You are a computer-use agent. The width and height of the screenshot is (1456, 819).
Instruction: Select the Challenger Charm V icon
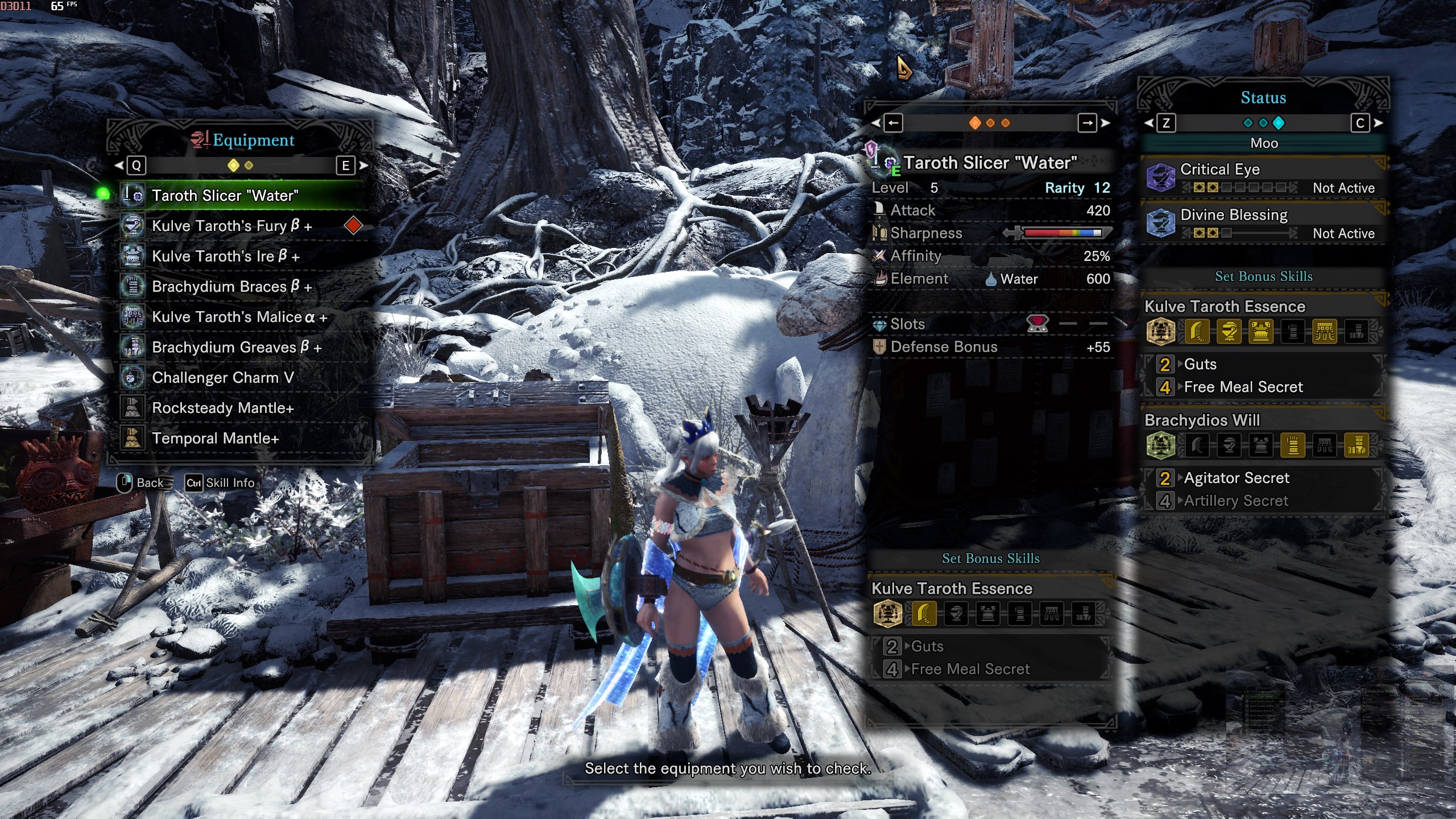[x=133, y=378]
